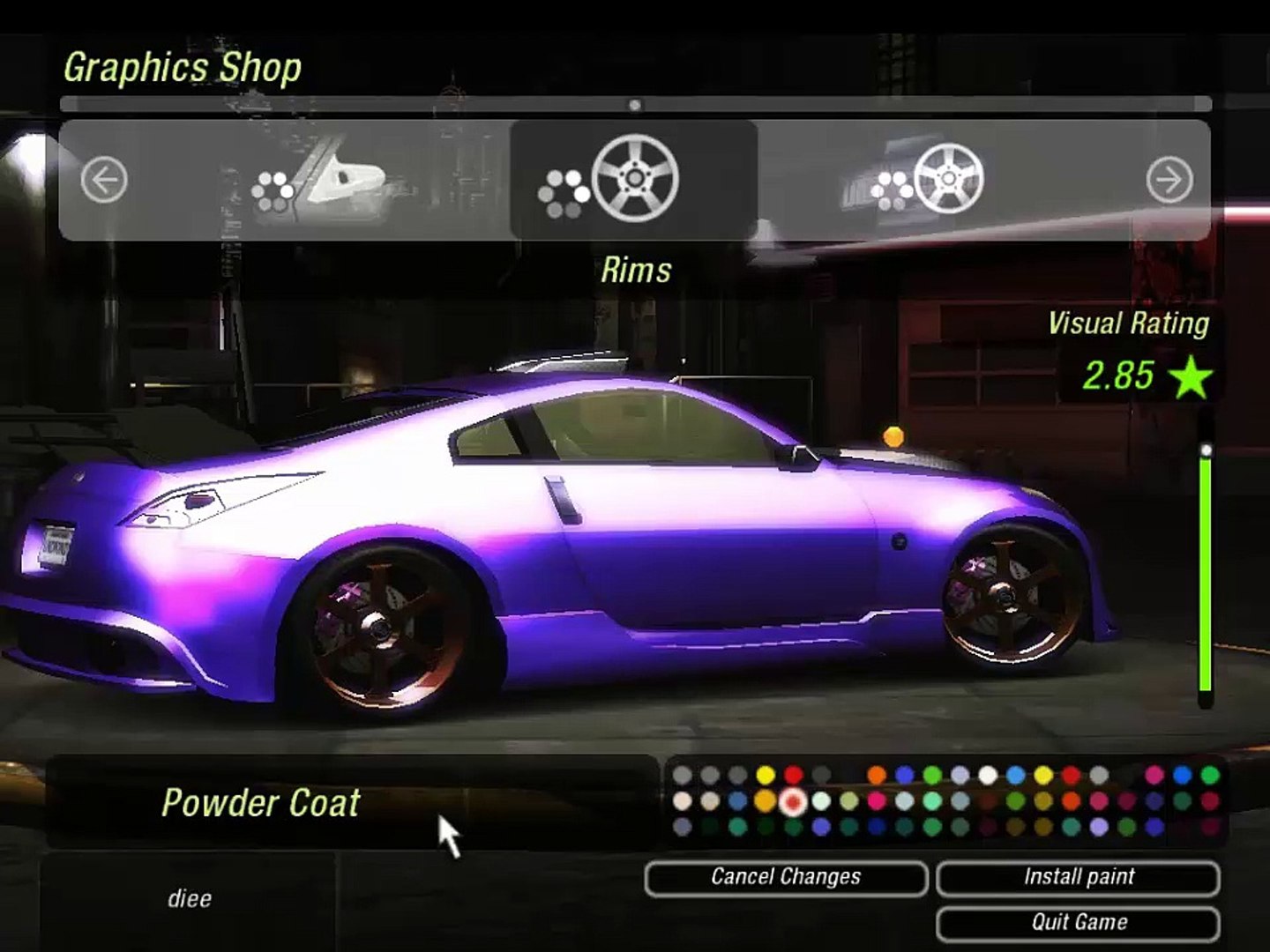Select the Powder Coat paint type
The width and height of the screenshot is (1270, 952).
(x=261, y=803)
